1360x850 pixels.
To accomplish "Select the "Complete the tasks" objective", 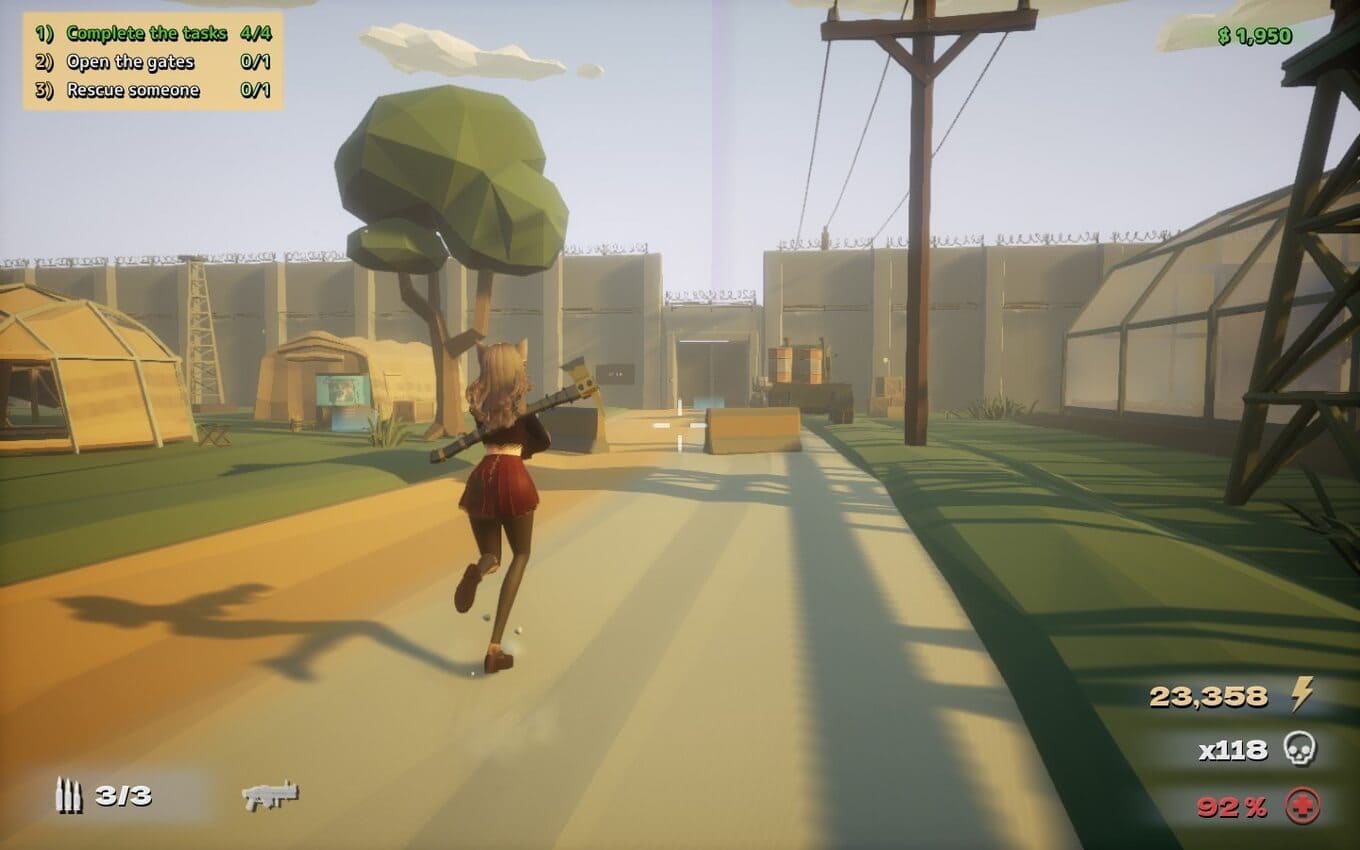I will pos(146,33).
